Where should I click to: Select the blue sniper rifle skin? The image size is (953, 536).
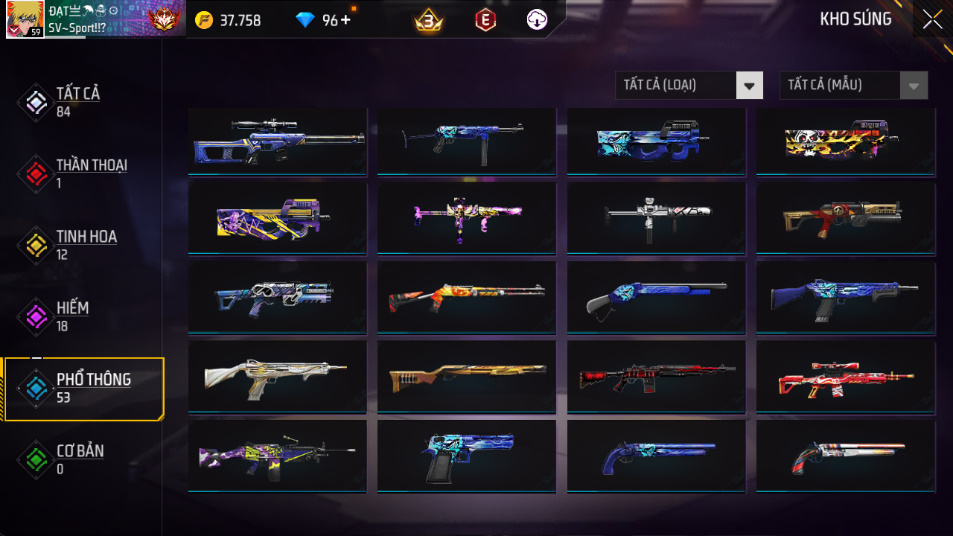[x=277, y=142]
